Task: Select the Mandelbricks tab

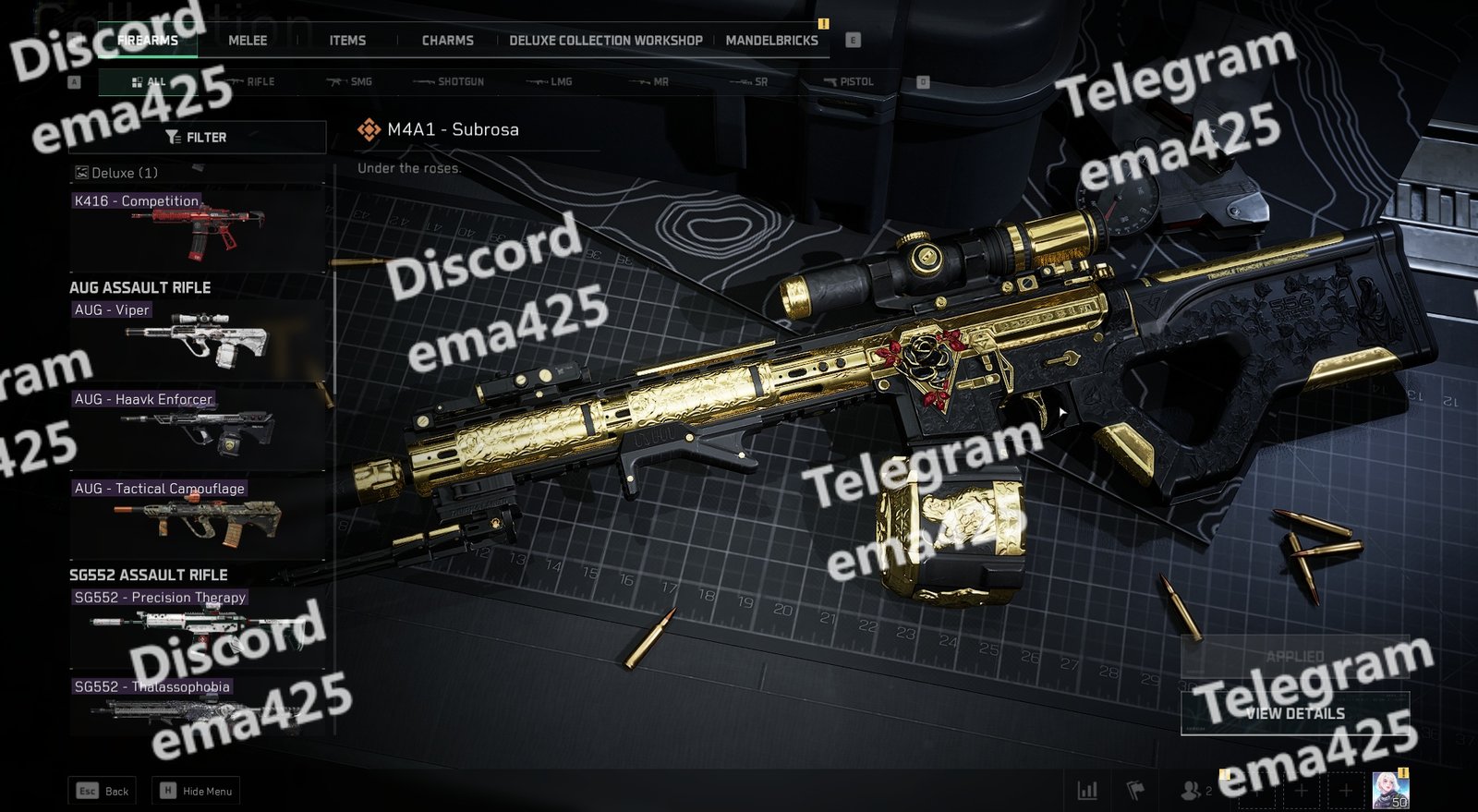Action: click(x=771, y=41)
